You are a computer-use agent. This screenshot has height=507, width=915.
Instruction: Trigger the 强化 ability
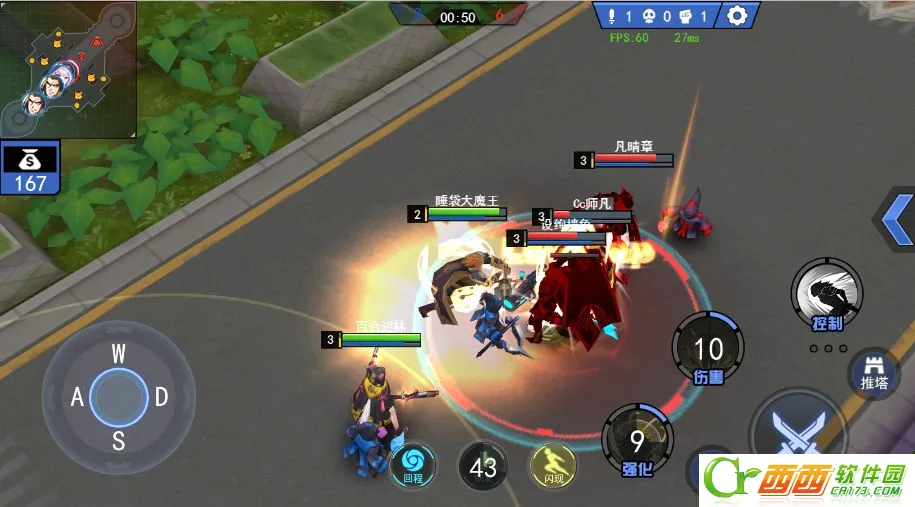tap(637, 437)
